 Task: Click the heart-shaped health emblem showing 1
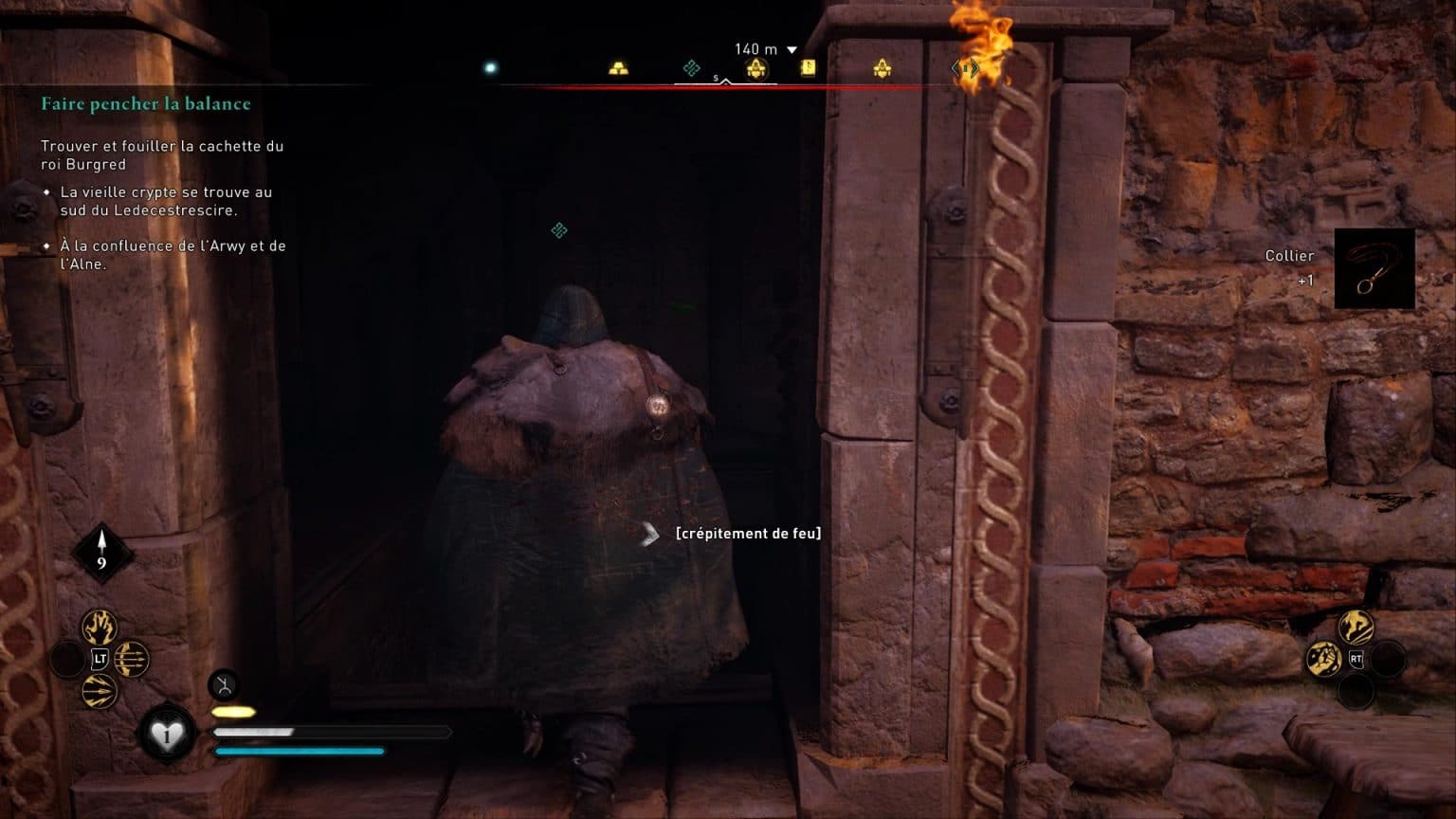(x=166, y=732)
